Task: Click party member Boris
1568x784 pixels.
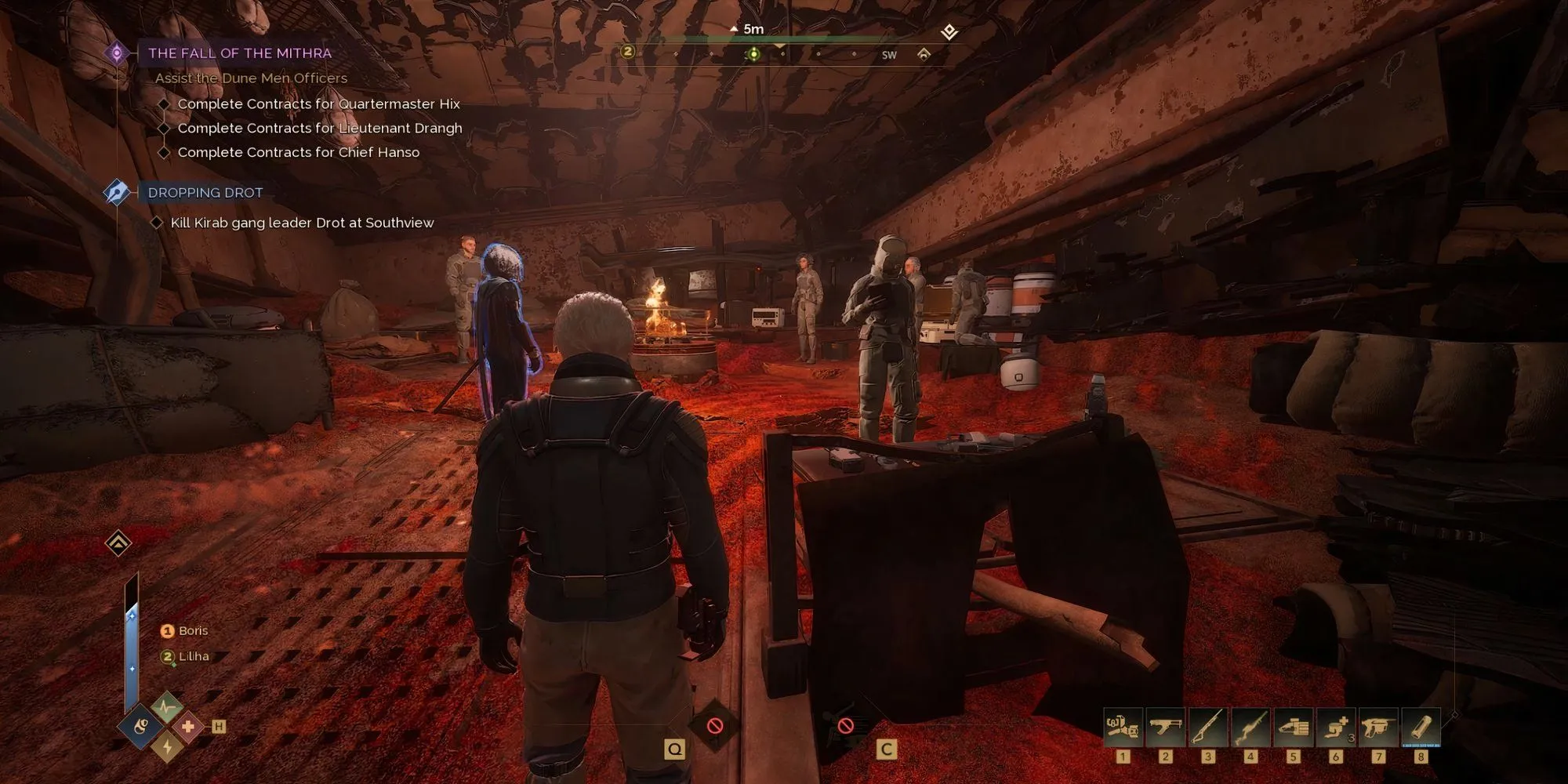Action: tap(192, 631)
